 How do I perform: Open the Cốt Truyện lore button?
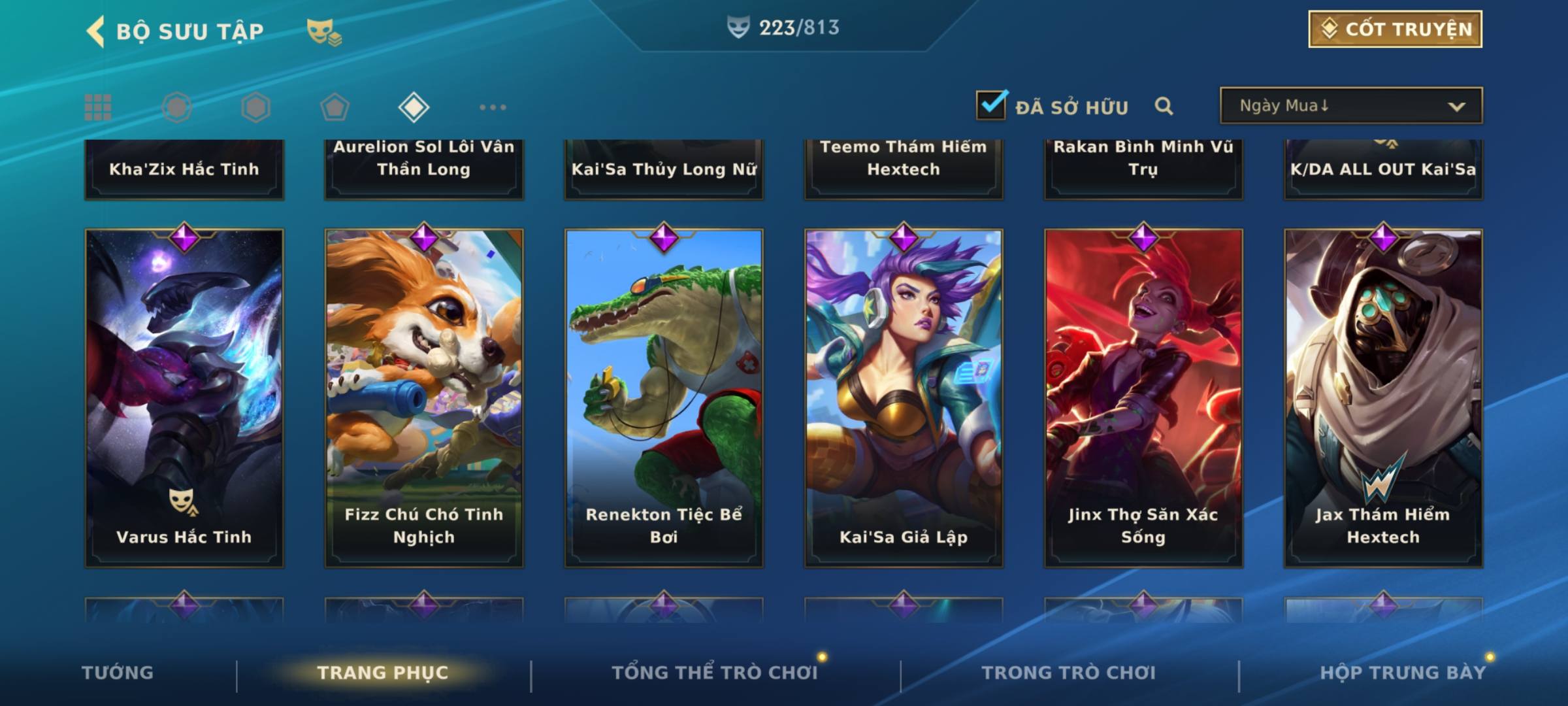[x=1395, y=29]
